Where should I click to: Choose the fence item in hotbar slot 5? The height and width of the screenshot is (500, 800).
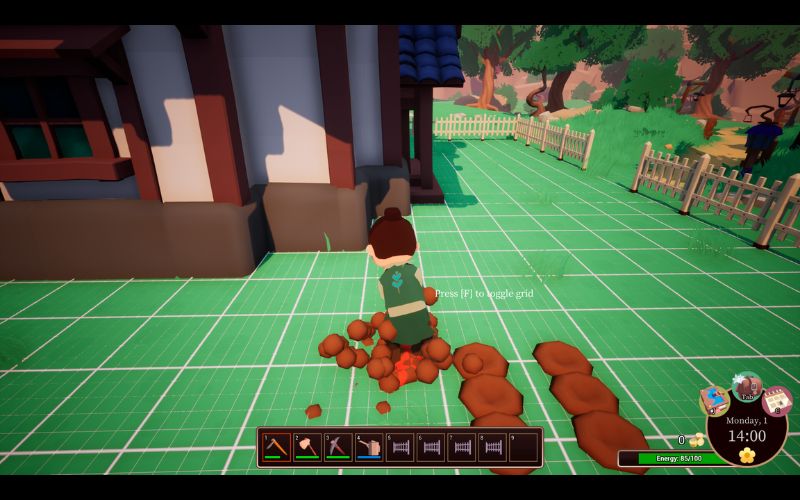point(400,447)
